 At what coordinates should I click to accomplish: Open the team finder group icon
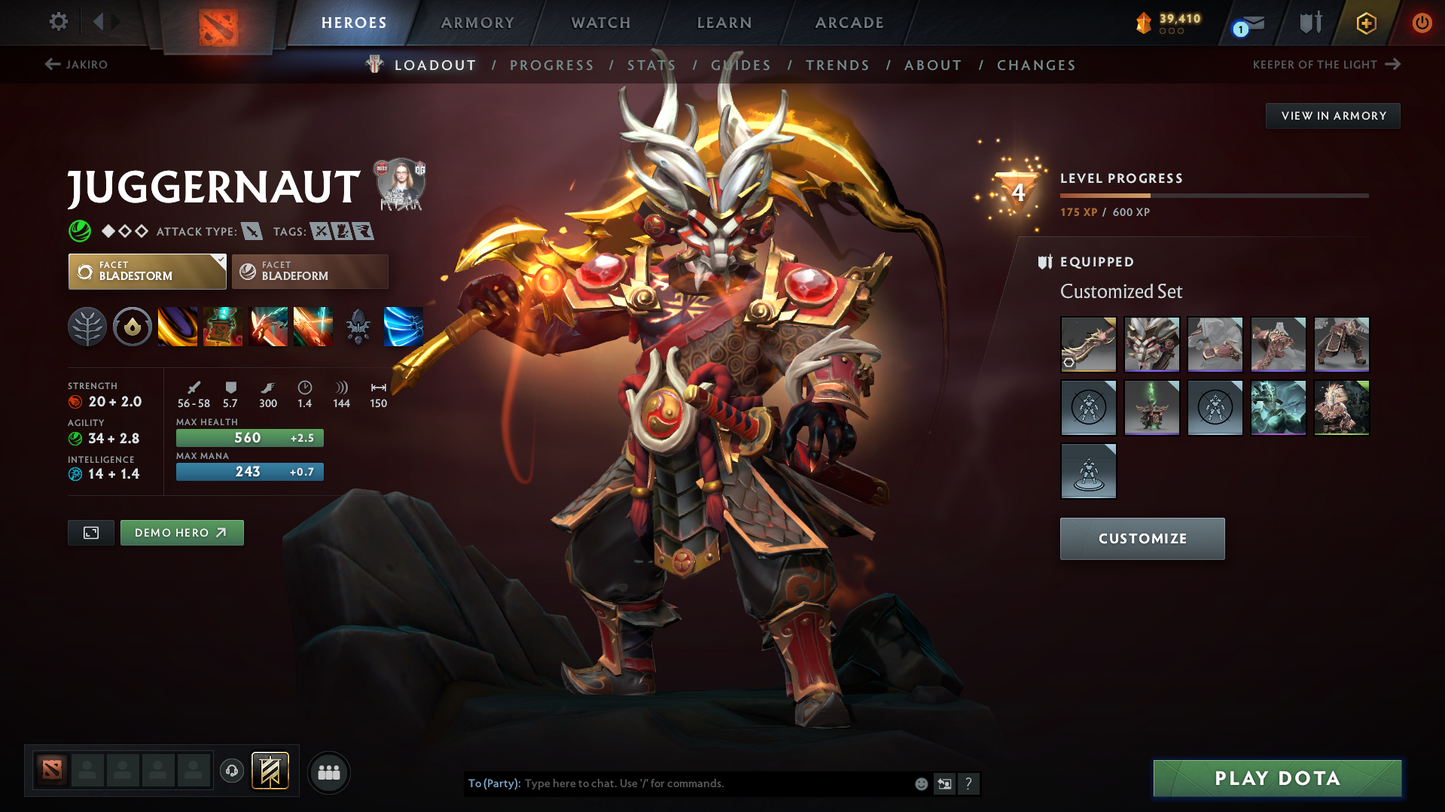(x=329, y=771)
